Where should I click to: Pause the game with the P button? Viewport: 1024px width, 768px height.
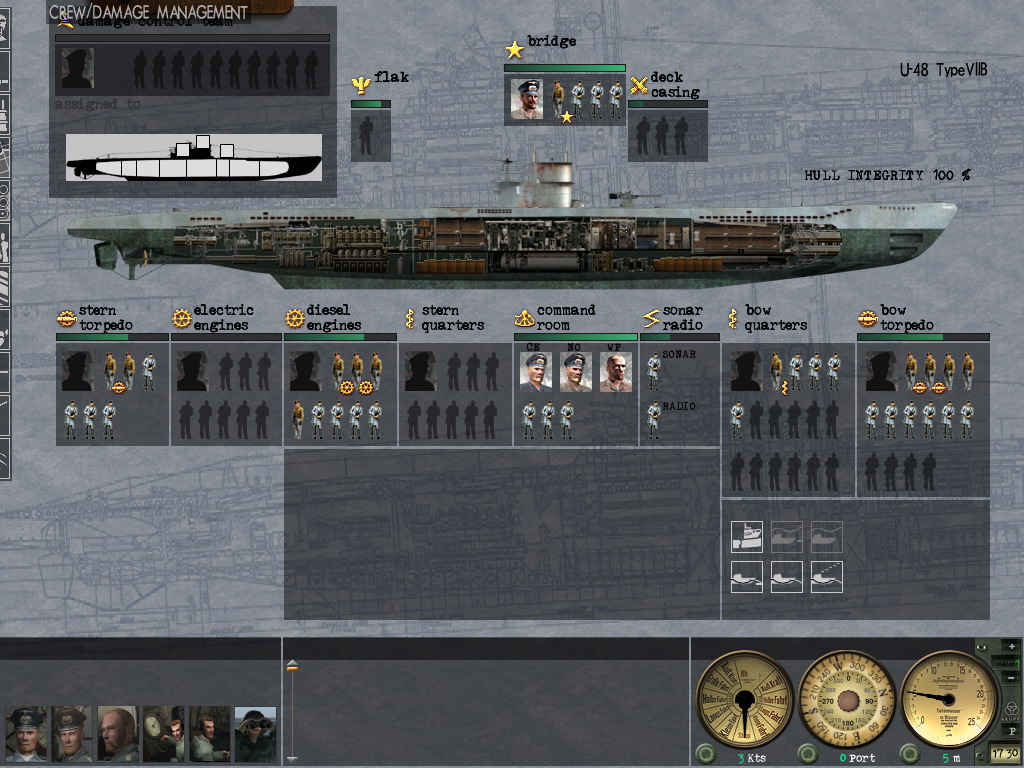(x=1011, y=731)
